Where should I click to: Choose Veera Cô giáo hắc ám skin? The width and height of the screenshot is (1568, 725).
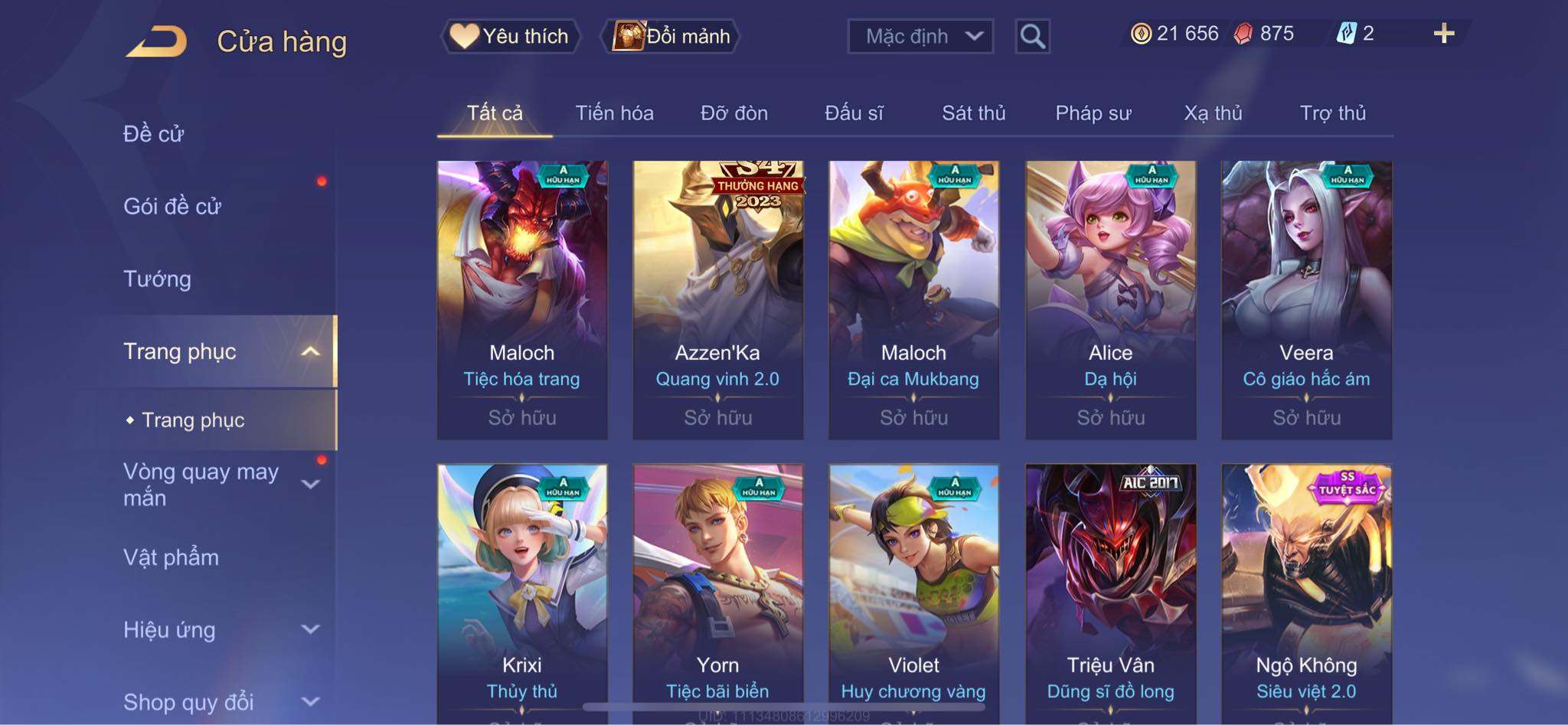1306,299
